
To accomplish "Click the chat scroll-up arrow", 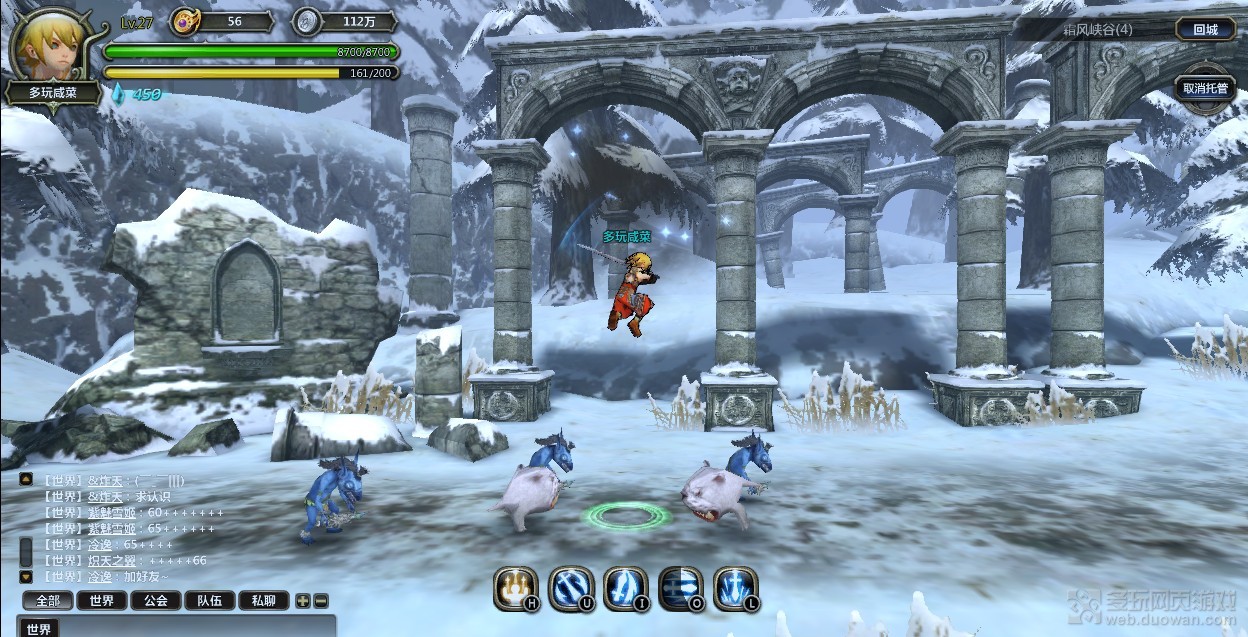I will click(26, 480).
